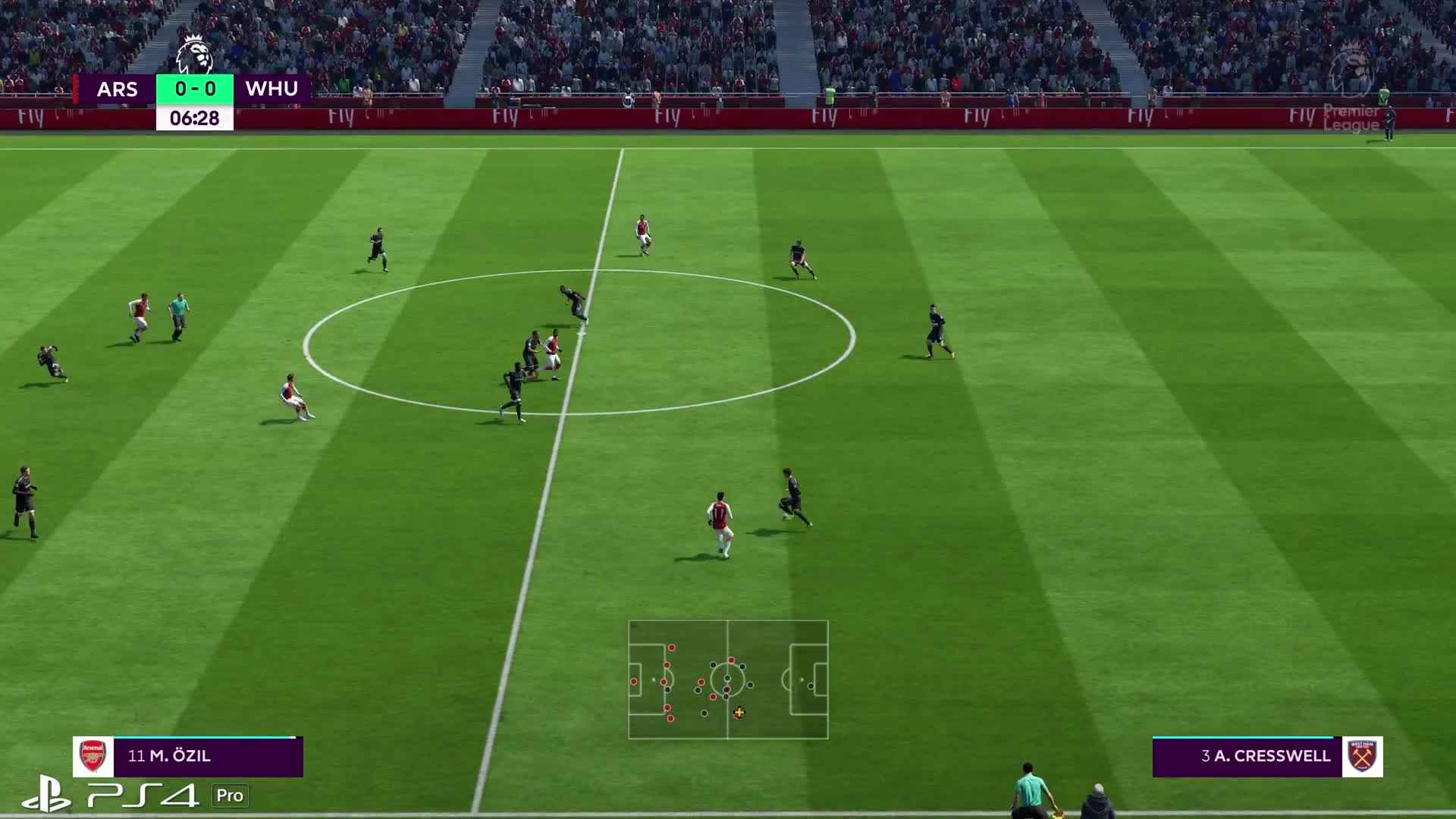
Task: Expand the match clock showing 06:28
Action: (x=196, y=118)
